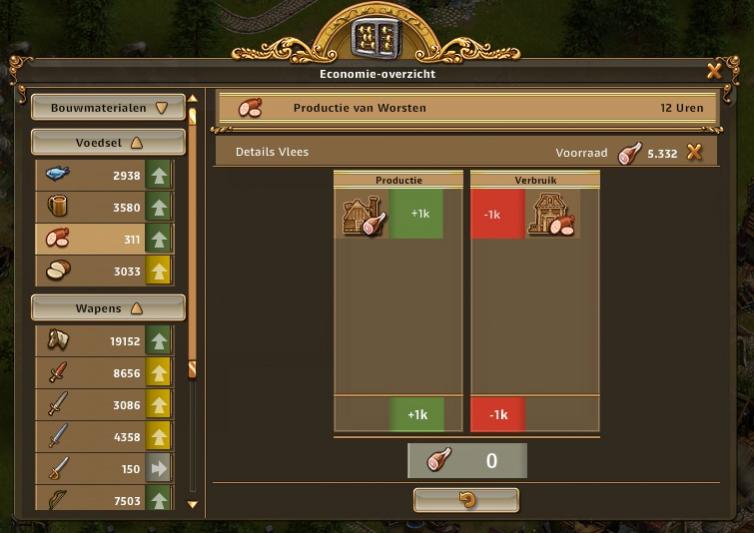This screenshot has width=754, height=533.
Task: Open the Productie van Worsten header bar
Action: 467,108
